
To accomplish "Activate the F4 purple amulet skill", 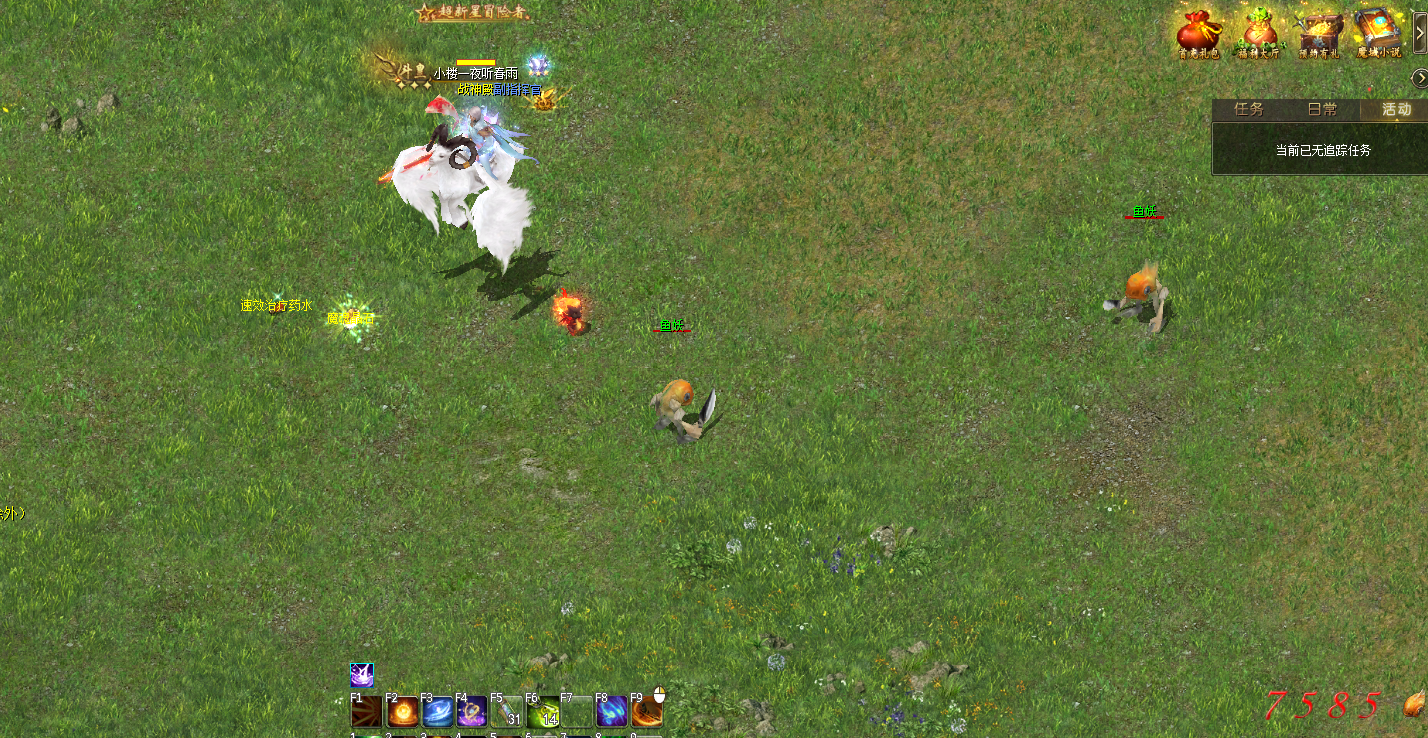I will click(472, 711).
